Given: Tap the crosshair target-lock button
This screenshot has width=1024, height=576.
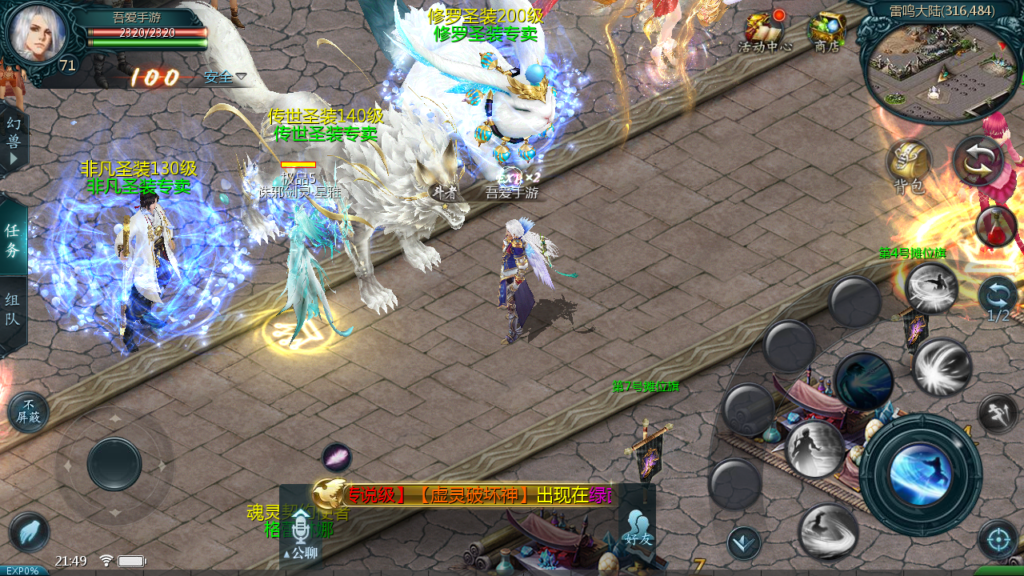Looking at the screenshot, I should pyautogui.click(x=997, y=539).
